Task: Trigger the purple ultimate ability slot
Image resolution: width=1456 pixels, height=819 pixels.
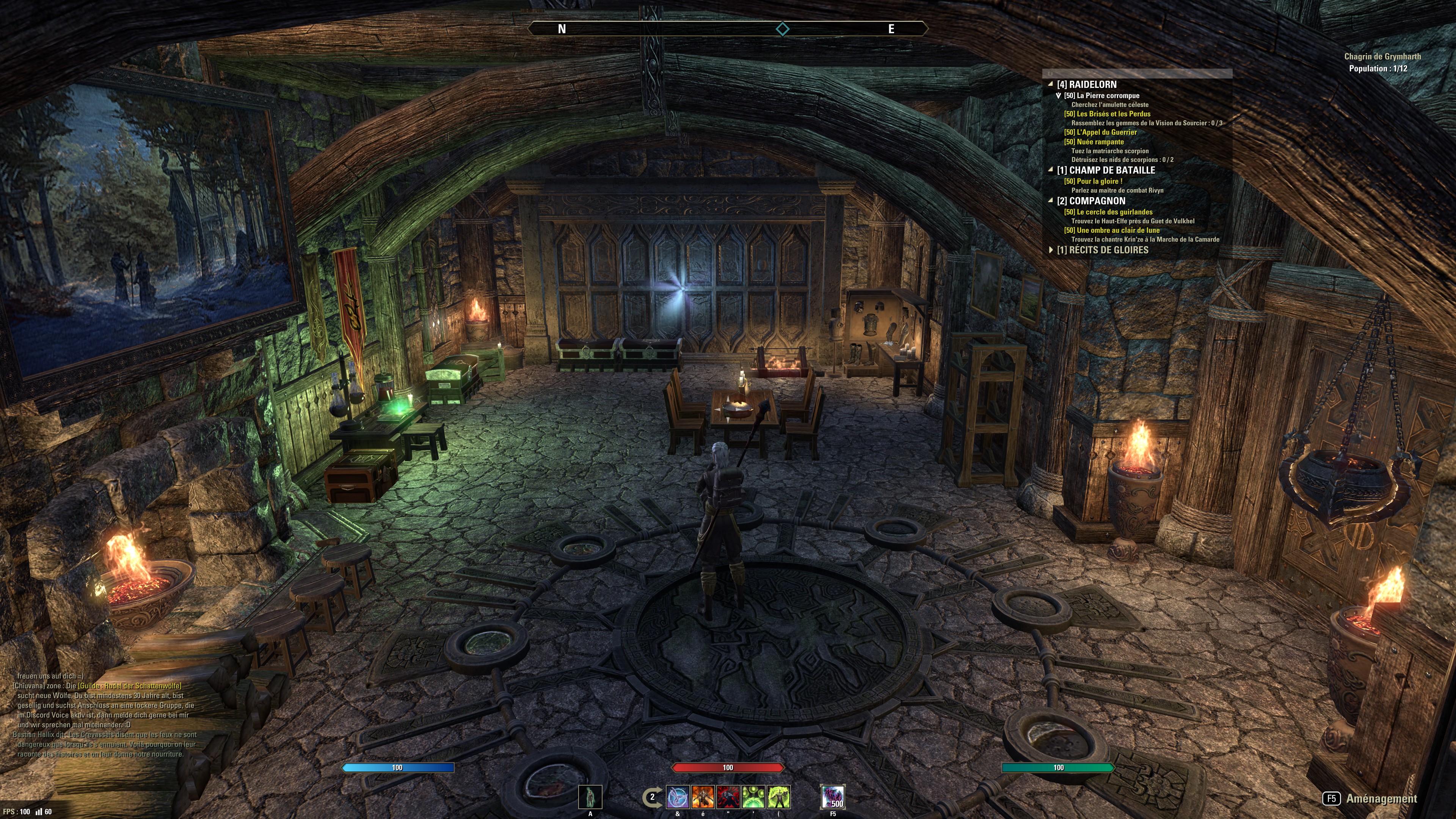Action: tap(833, 797)
